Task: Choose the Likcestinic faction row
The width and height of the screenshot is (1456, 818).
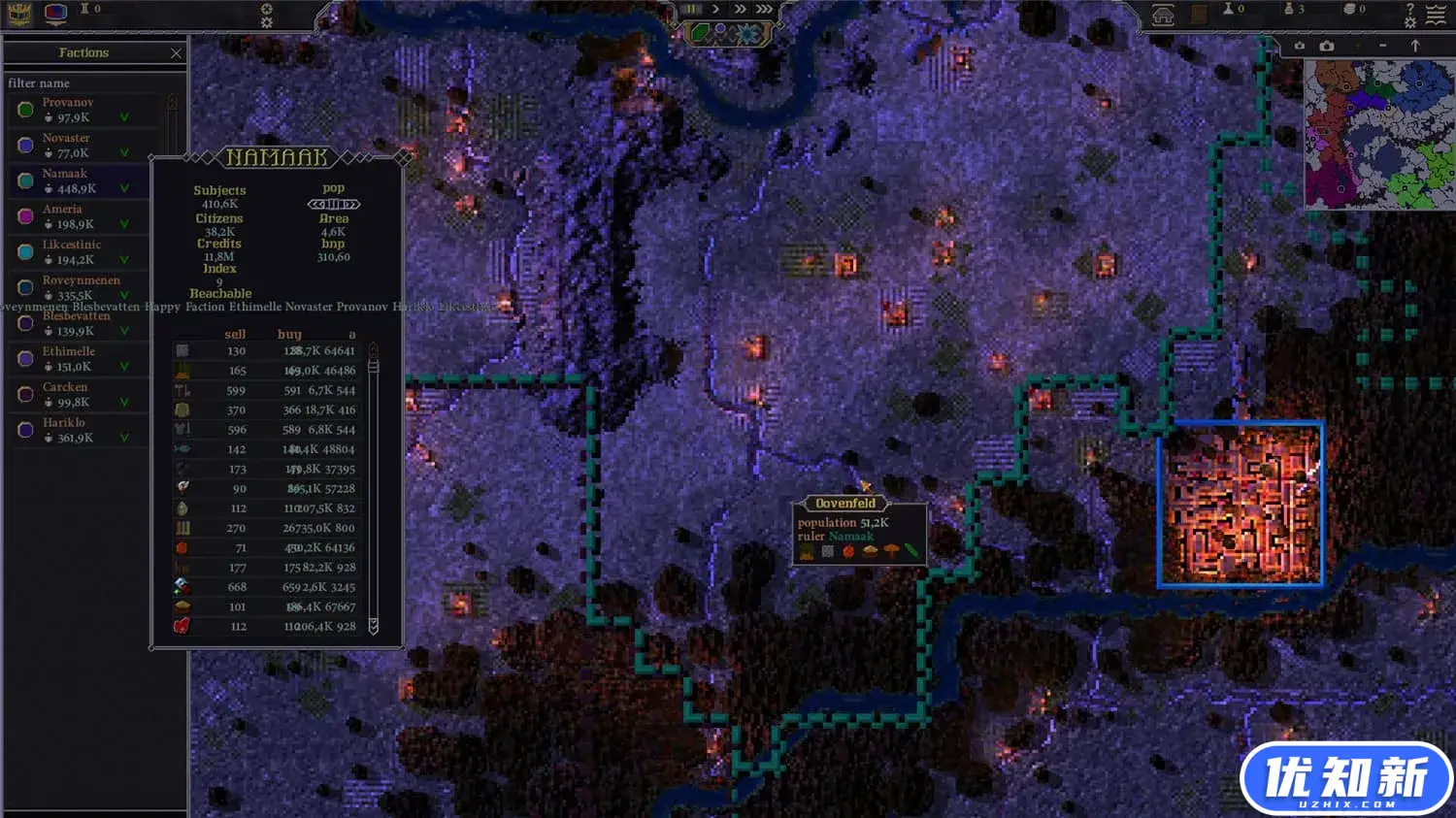Action: pos(78,252)
